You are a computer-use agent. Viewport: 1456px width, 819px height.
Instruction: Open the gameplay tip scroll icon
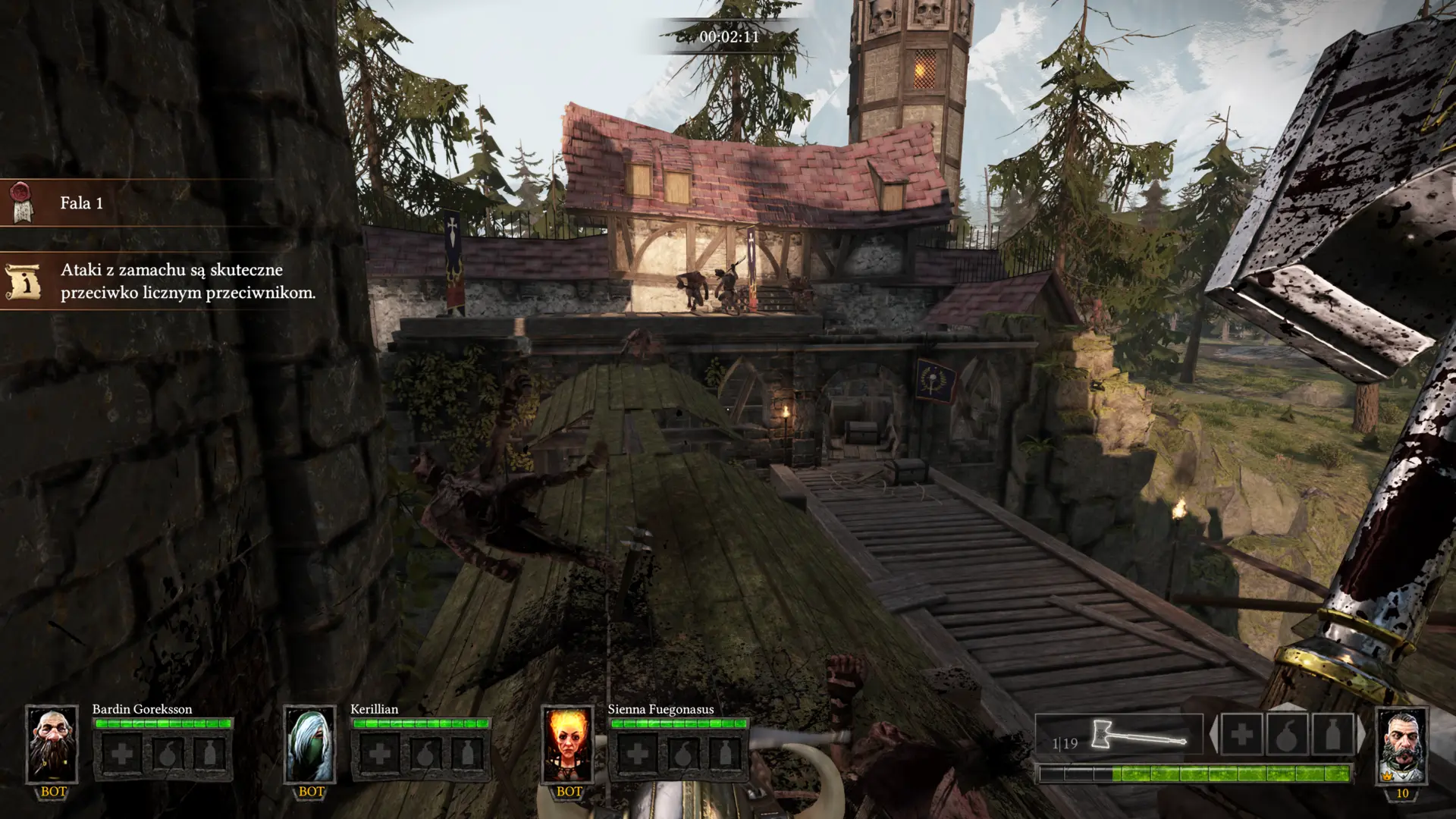pos(22,281)
